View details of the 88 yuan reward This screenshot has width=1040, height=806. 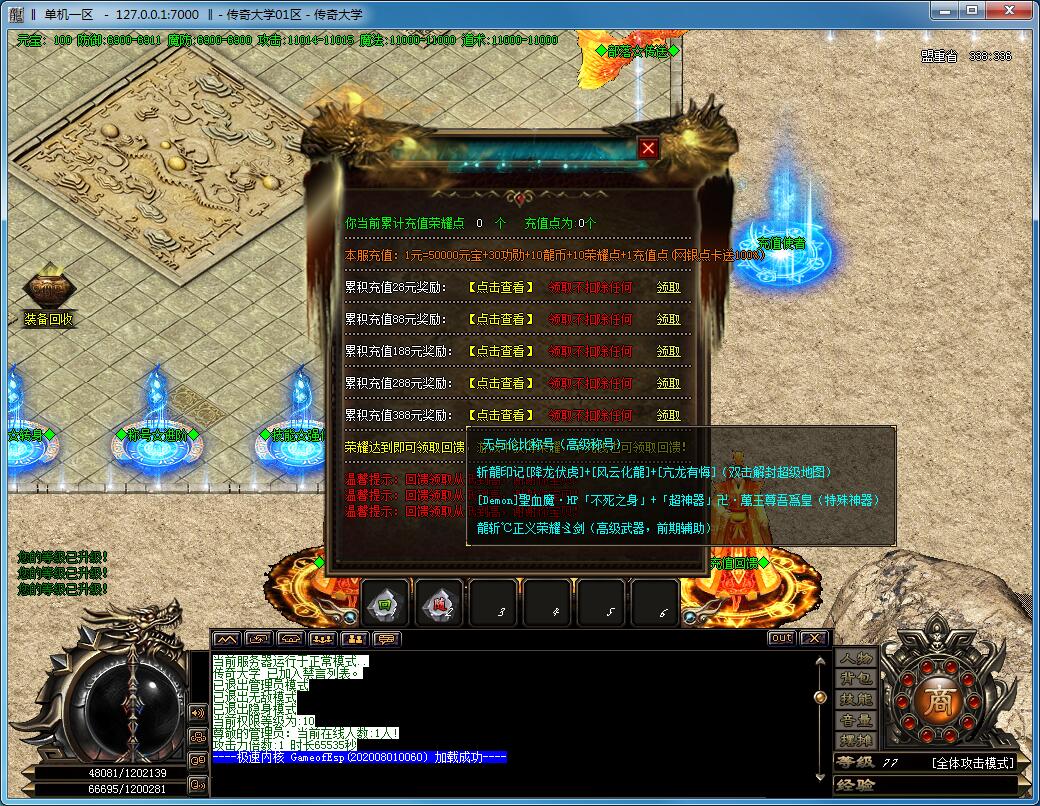(x=501, y=319)
